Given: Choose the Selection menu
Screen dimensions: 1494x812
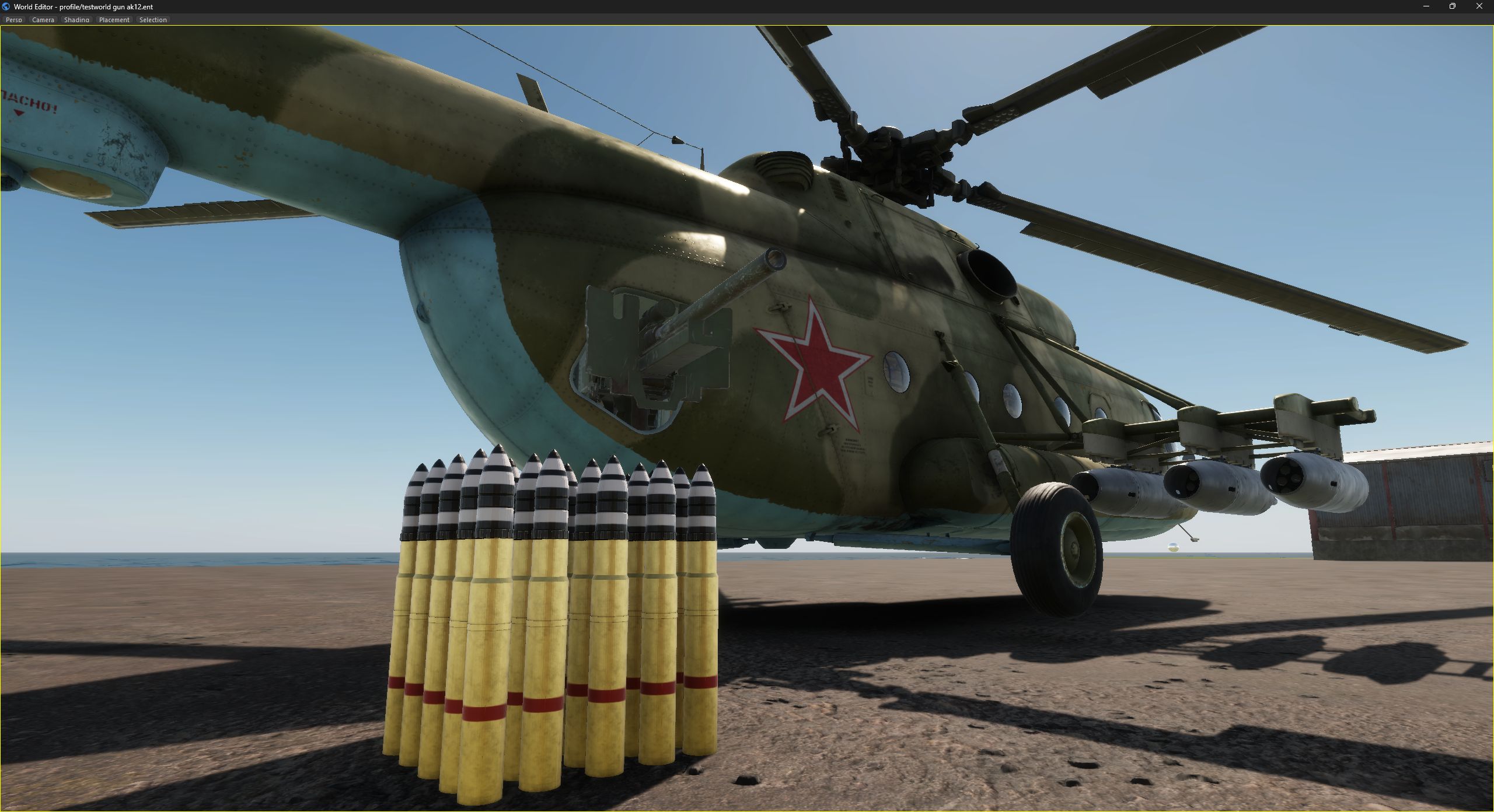Looking at the screenshot, I should pyautogui.click(x=153, y=20).
